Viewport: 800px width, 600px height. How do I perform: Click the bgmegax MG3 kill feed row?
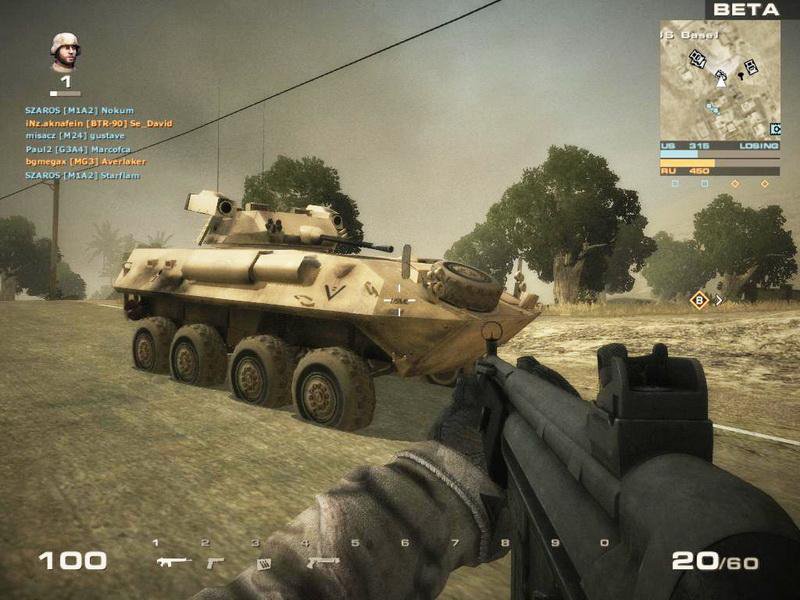click(85, 161)
